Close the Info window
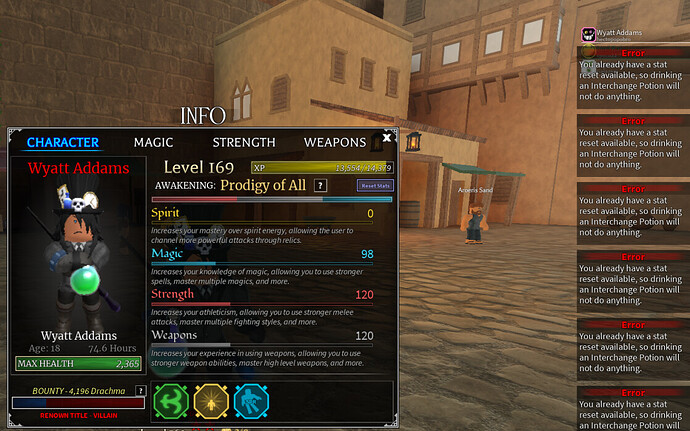690x431 pixels. (388, 138)
